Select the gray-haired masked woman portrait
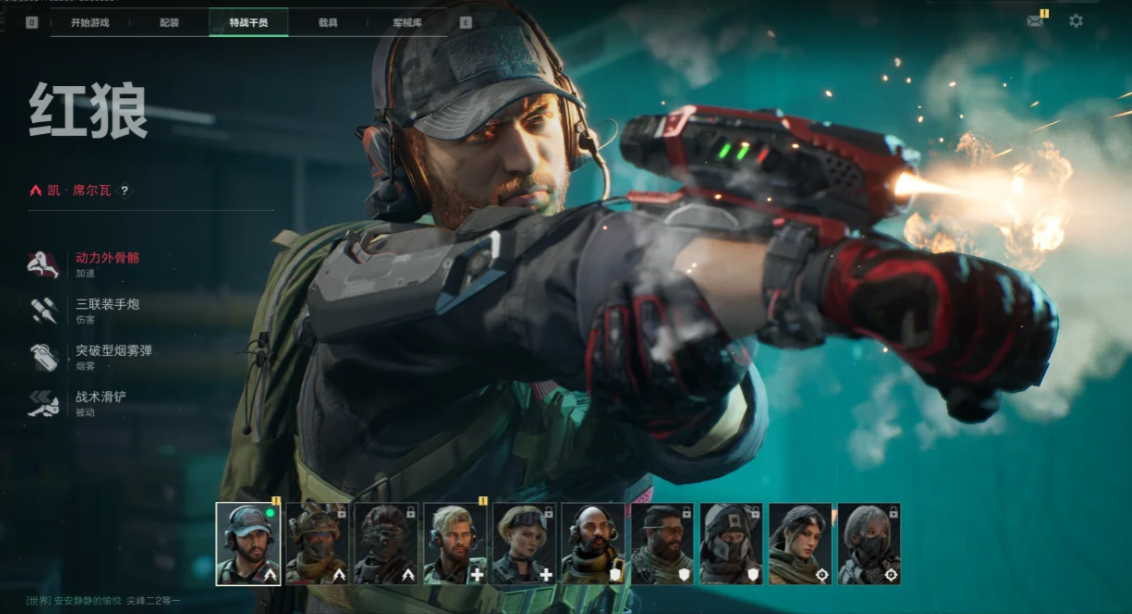 [869, 543]
